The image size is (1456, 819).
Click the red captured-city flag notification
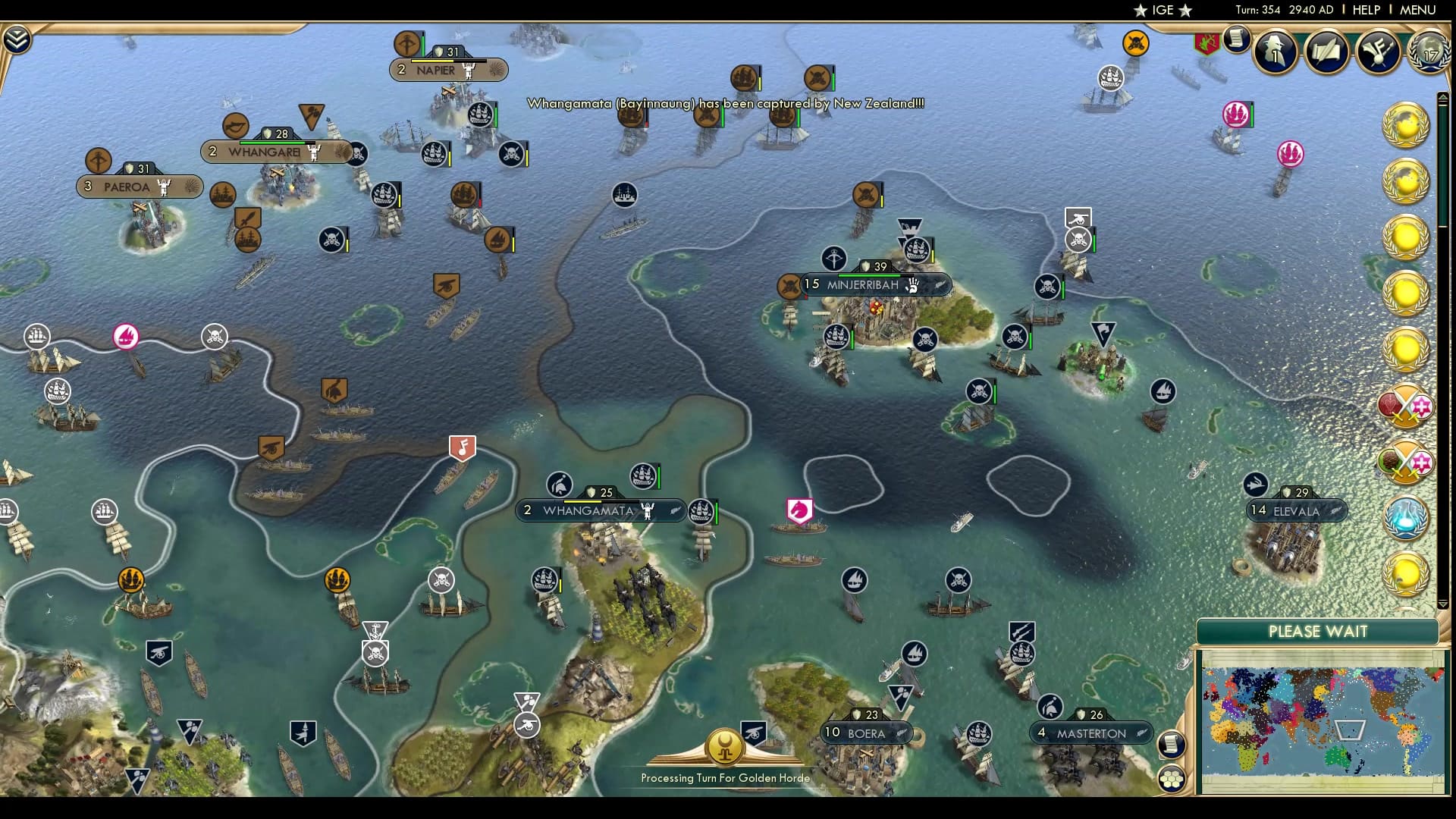coord(1207,43)
